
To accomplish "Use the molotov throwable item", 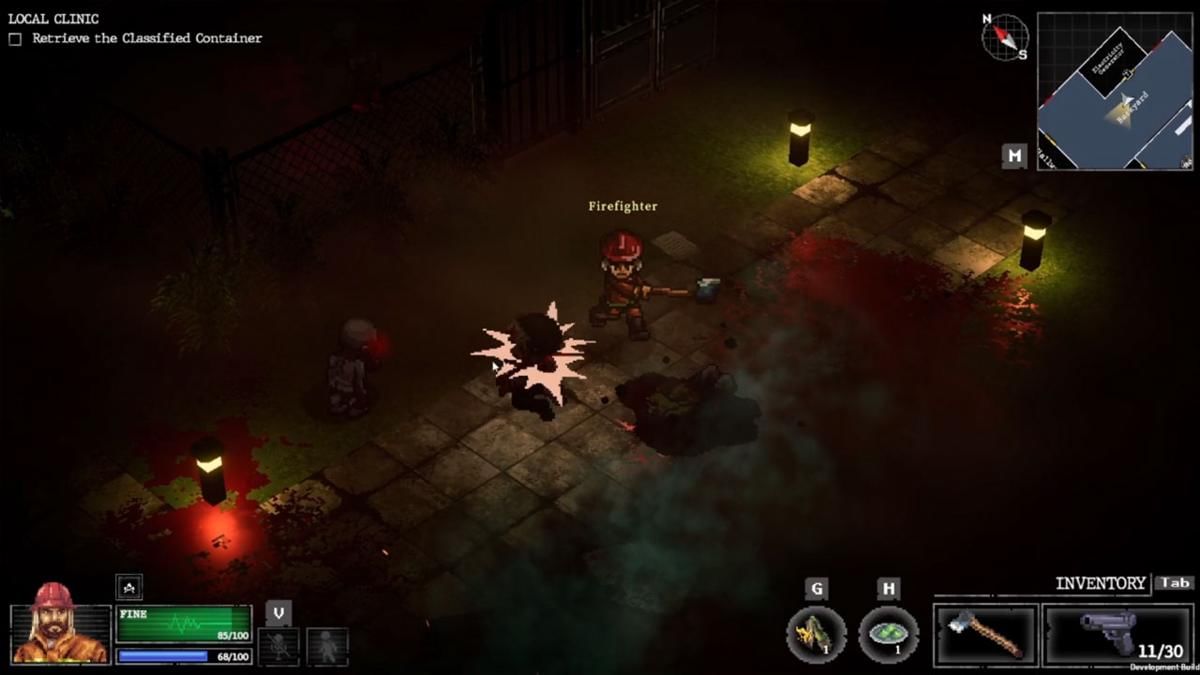I will pyautogui.click(x=816, y=634).
